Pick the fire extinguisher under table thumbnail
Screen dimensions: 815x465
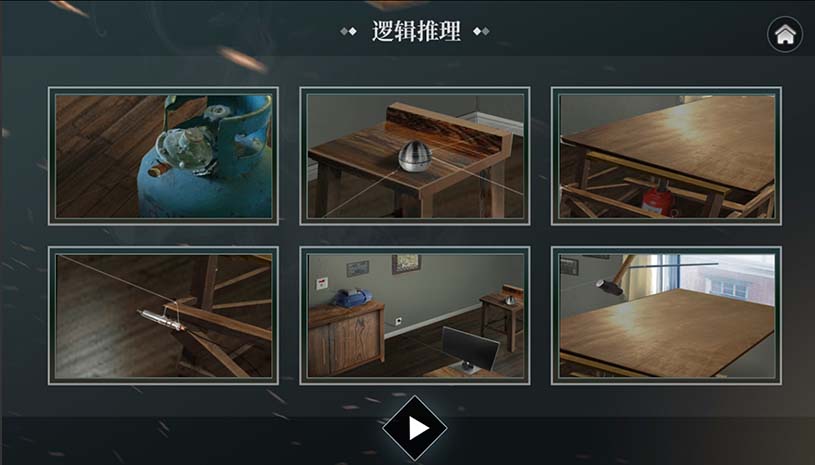click(x=666, y=155)
